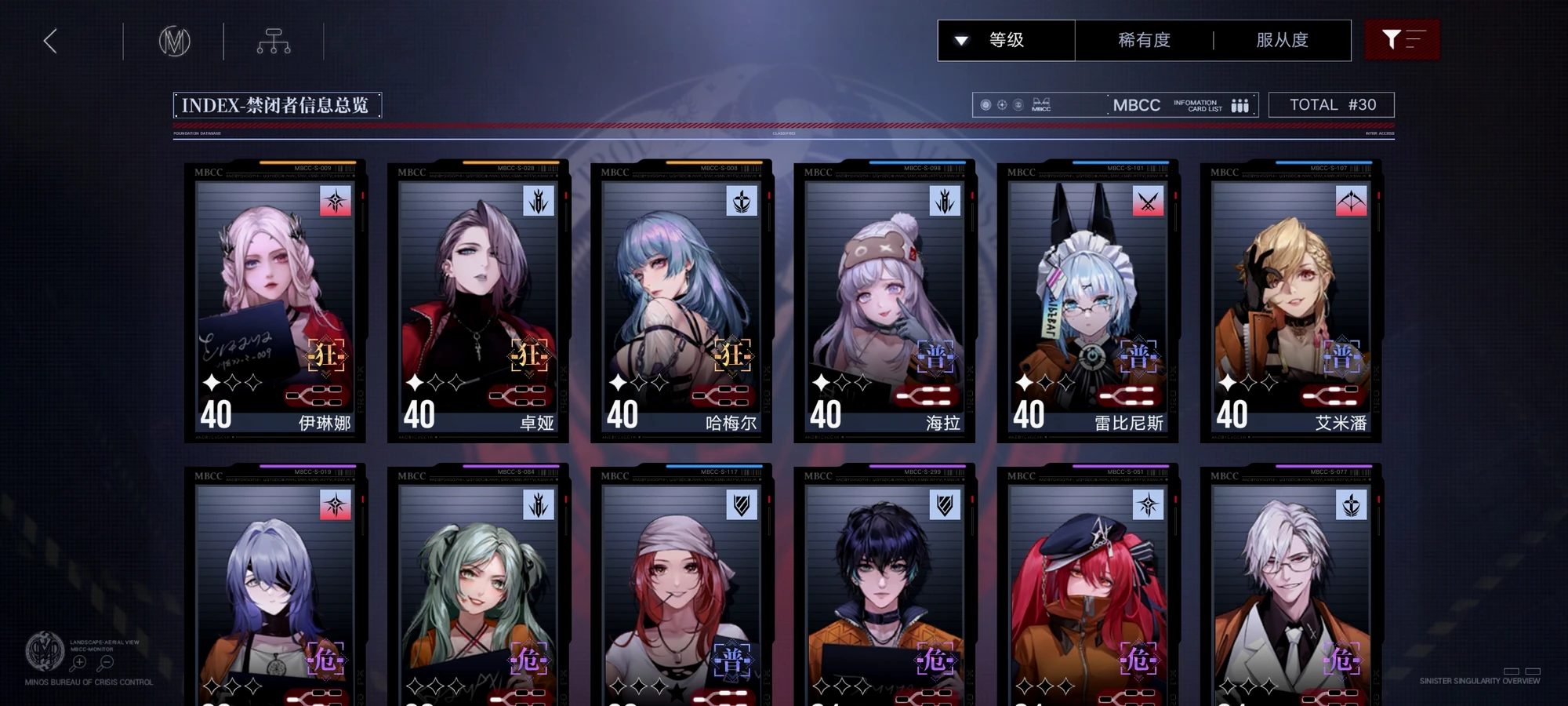
Task: Choose the white-haired glasses man card
Action: 1290,588
